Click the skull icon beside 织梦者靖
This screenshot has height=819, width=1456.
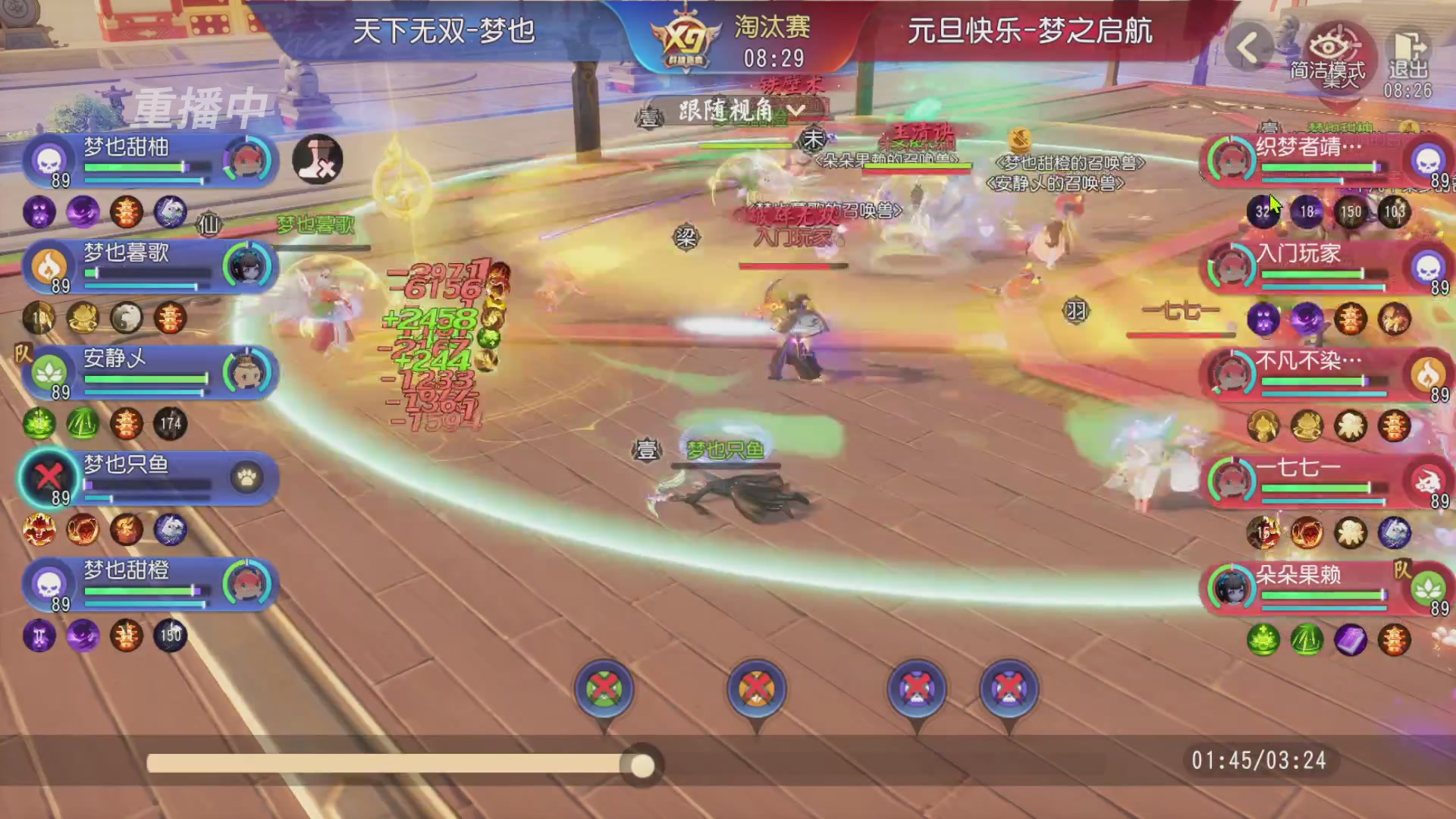pos(1429,161)
